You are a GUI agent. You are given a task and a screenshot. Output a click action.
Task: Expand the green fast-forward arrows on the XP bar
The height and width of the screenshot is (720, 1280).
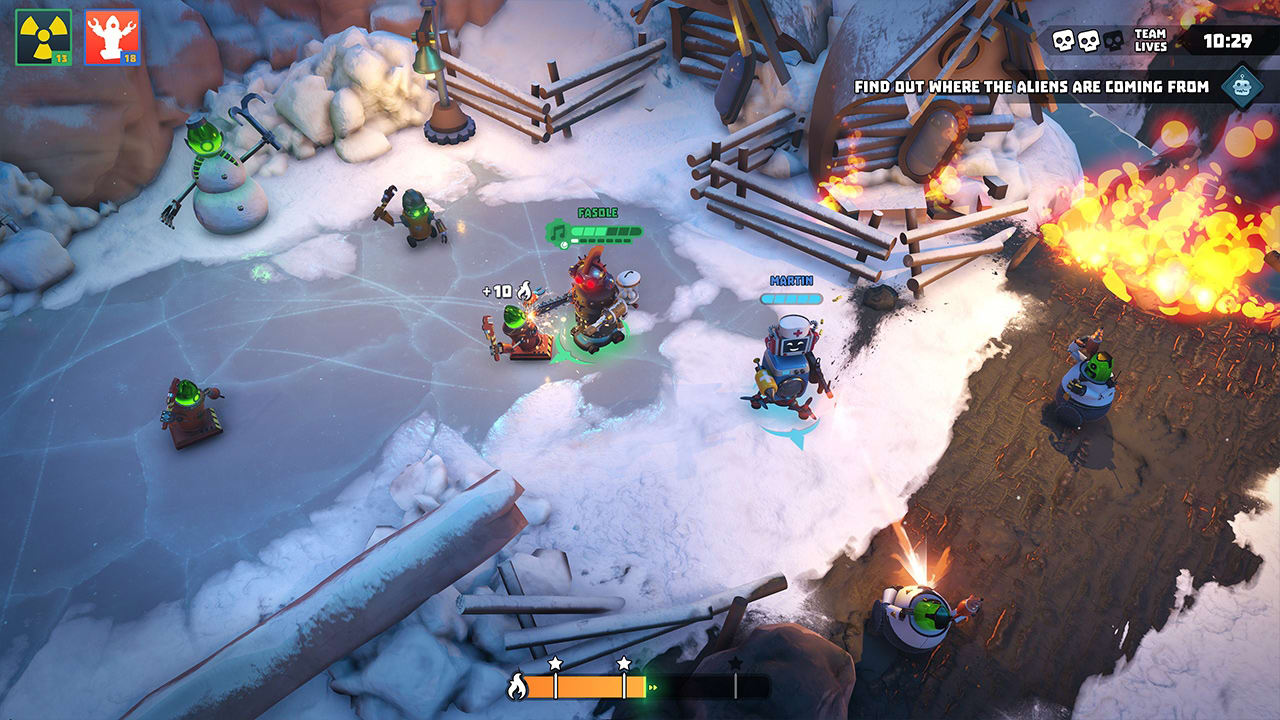(x=652, y=687)
